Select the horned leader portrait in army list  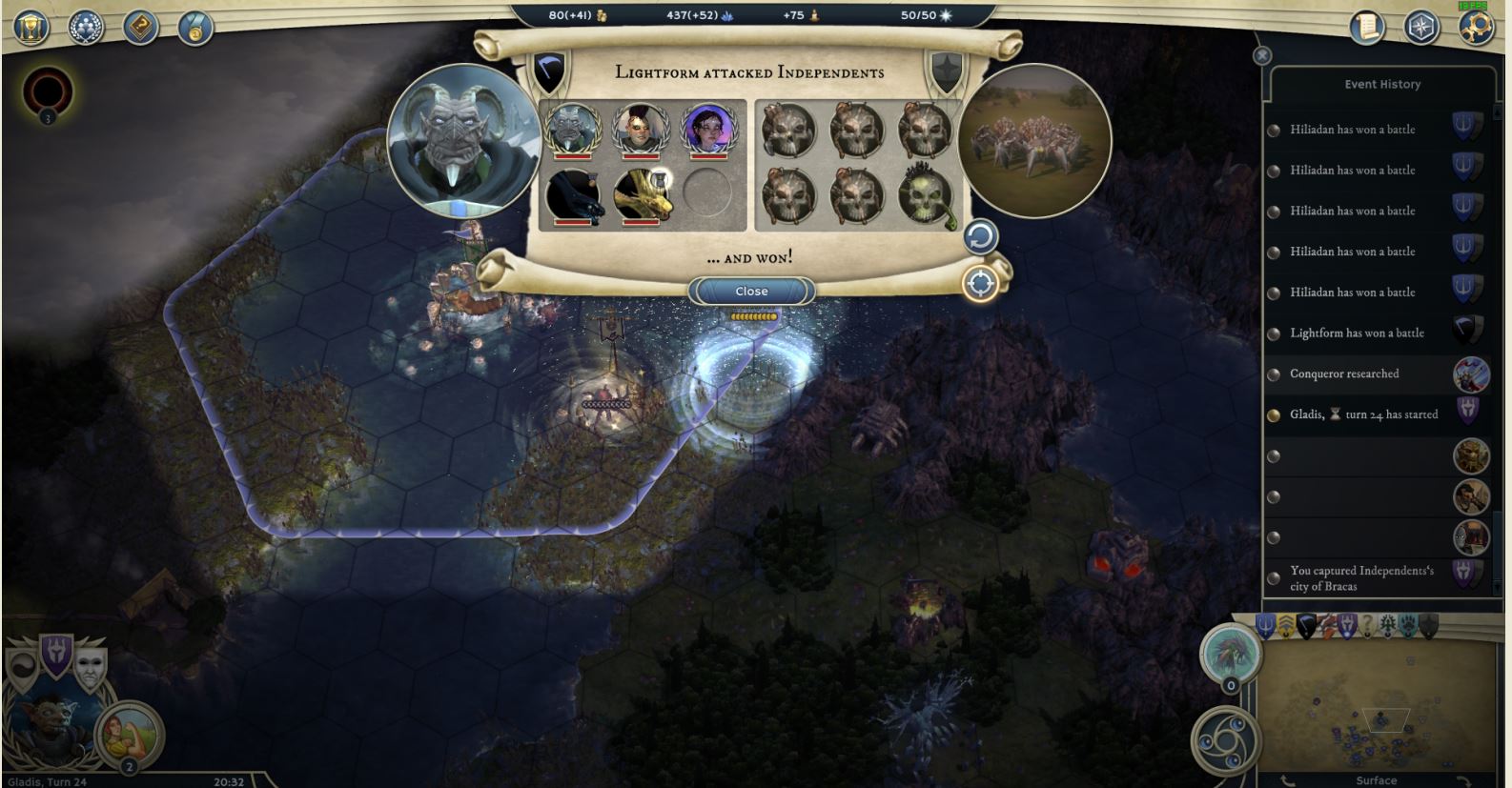point(572,129)
